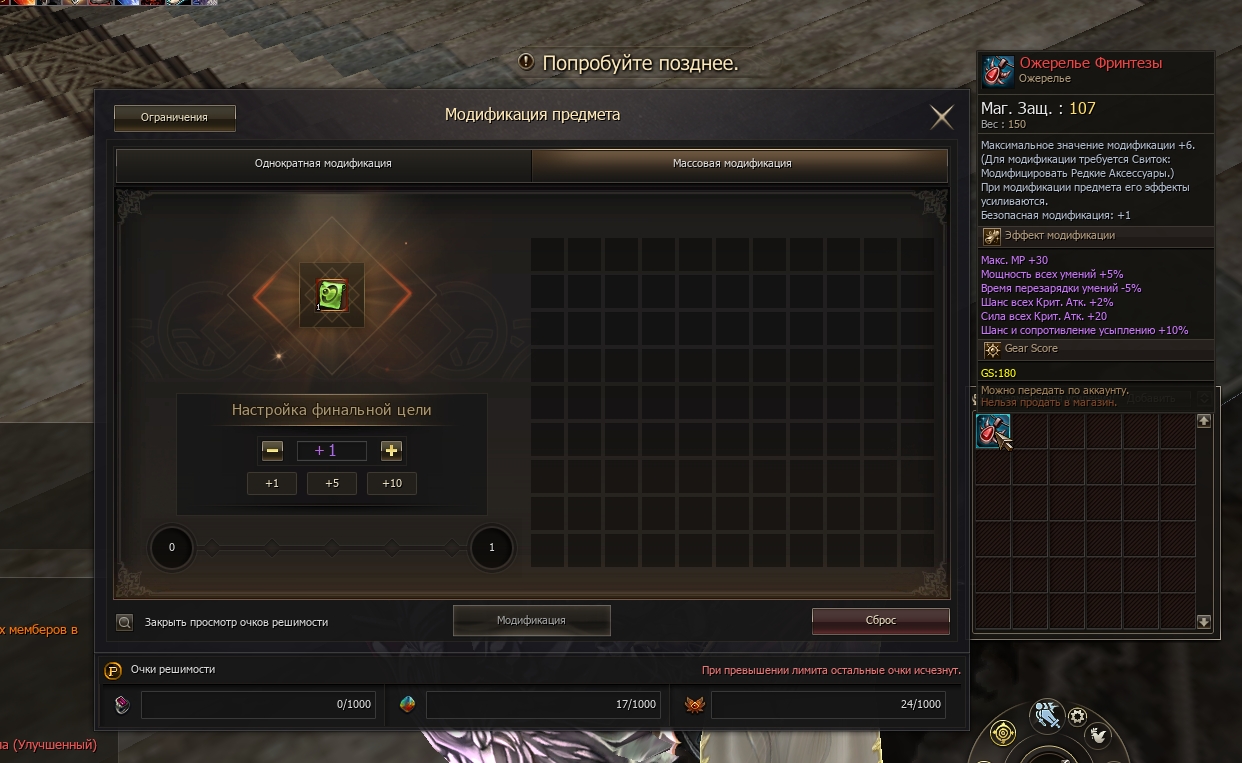This screenshot has height=763, width=1242.
Task: Click the final target value field
Action: click(x=331, y=451)
